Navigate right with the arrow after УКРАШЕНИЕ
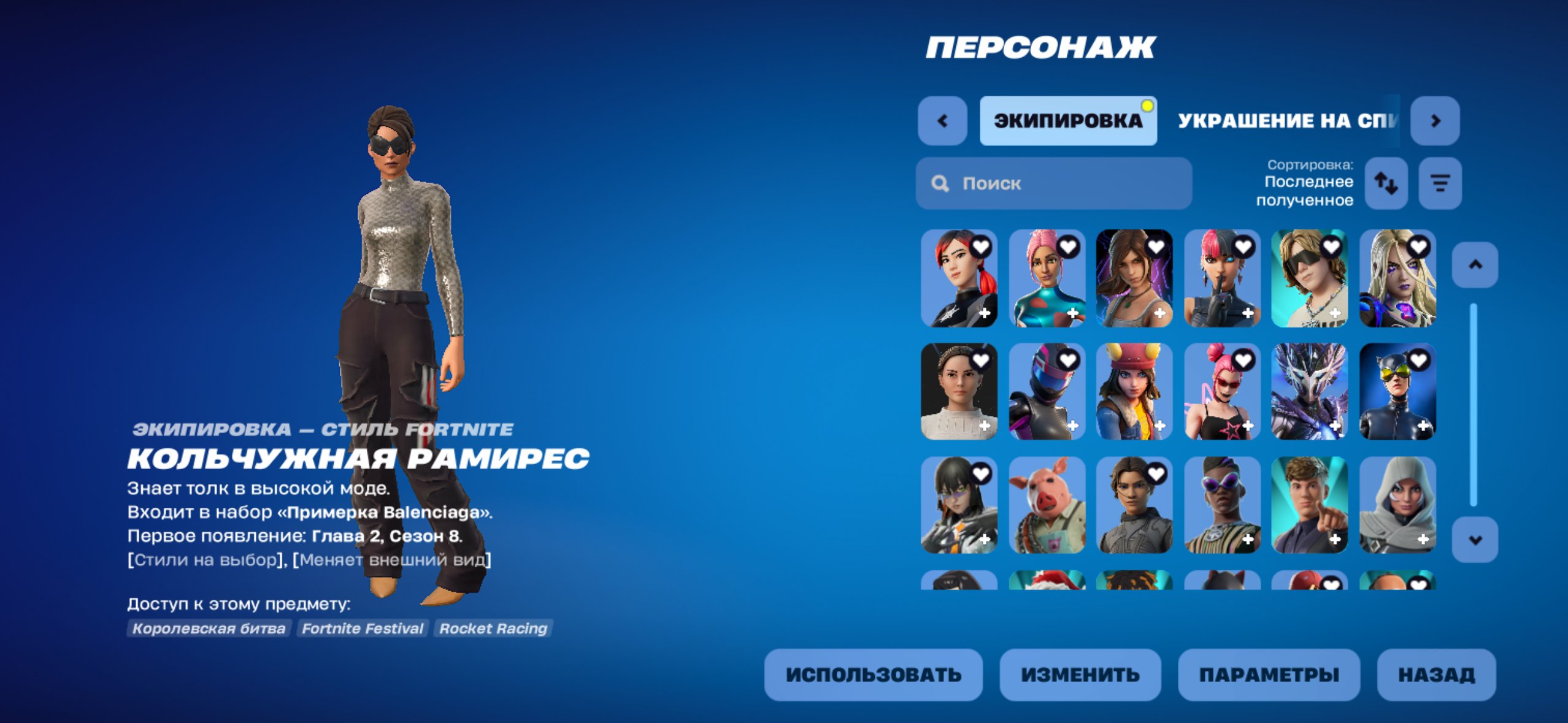The height and width of the screenshot is (723, 1568). click(x=1435, y=120)
